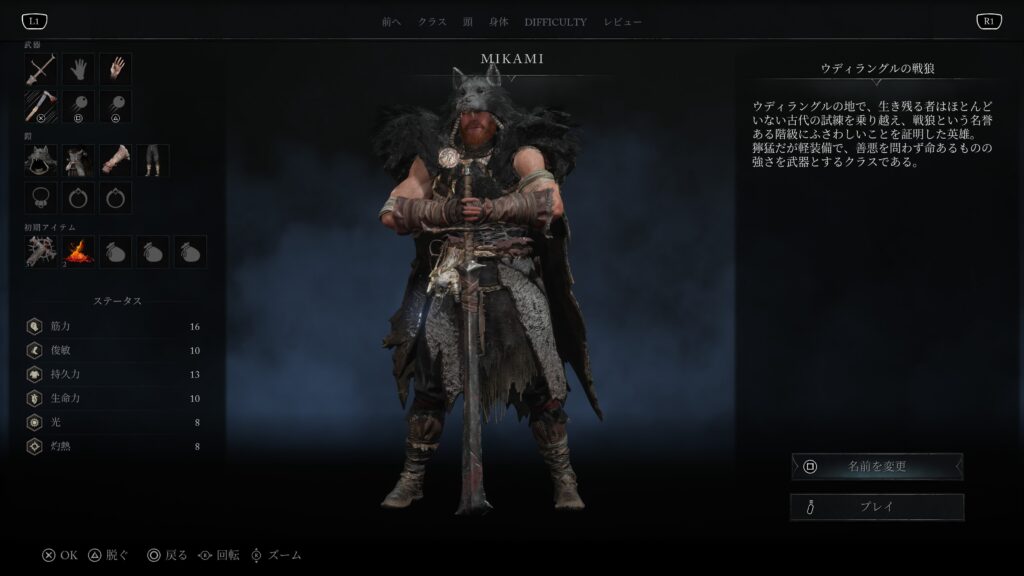This screenshot has height=576, width=1024.
Task: Start the game with プレイ button
Action: [x=877, y=507]
